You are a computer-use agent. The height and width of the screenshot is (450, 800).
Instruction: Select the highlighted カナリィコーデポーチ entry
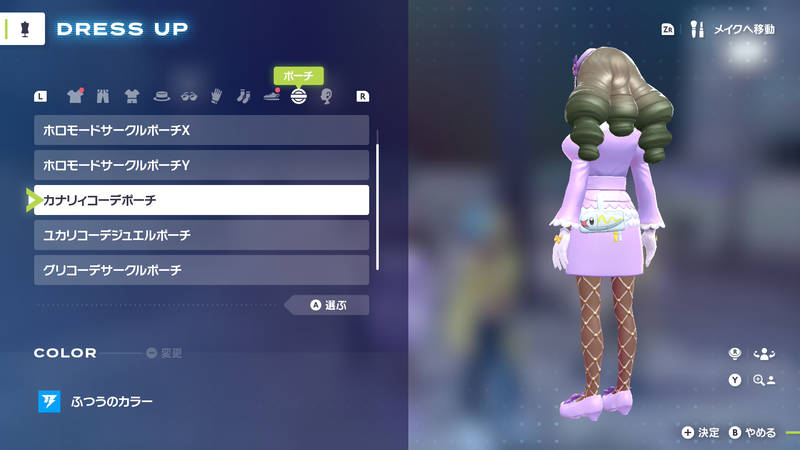pos(201,200)
